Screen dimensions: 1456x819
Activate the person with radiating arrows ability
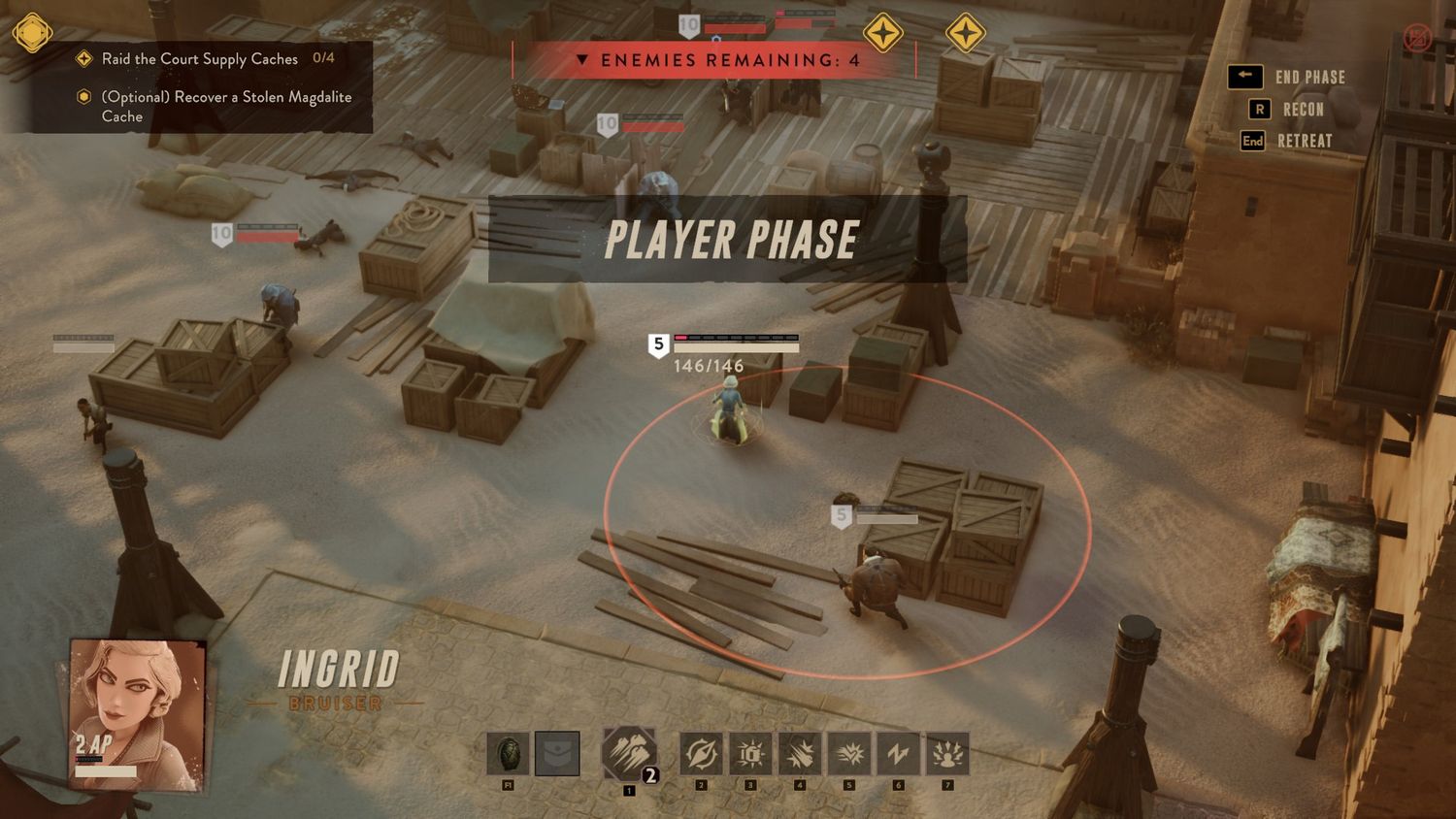[x=947, y=754]
